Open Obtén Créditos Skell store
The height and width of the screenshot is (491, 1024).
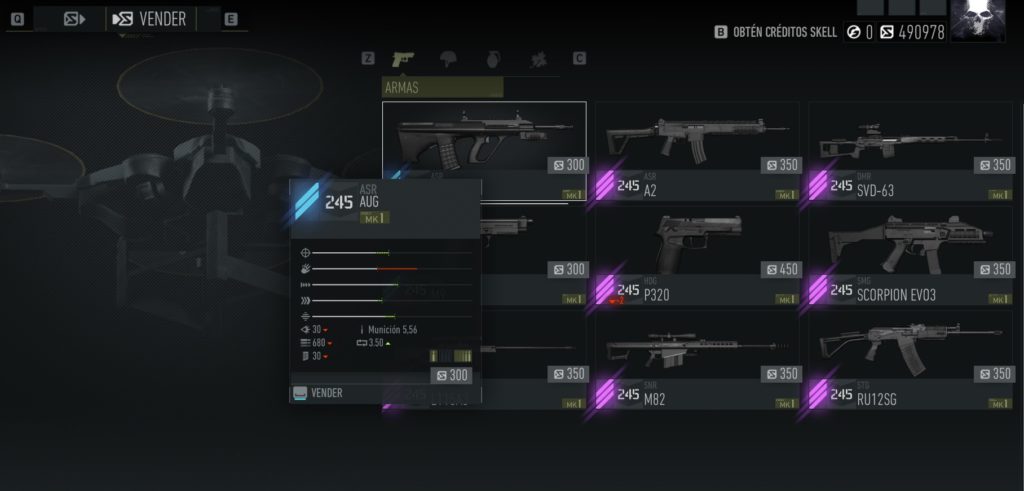777,32
